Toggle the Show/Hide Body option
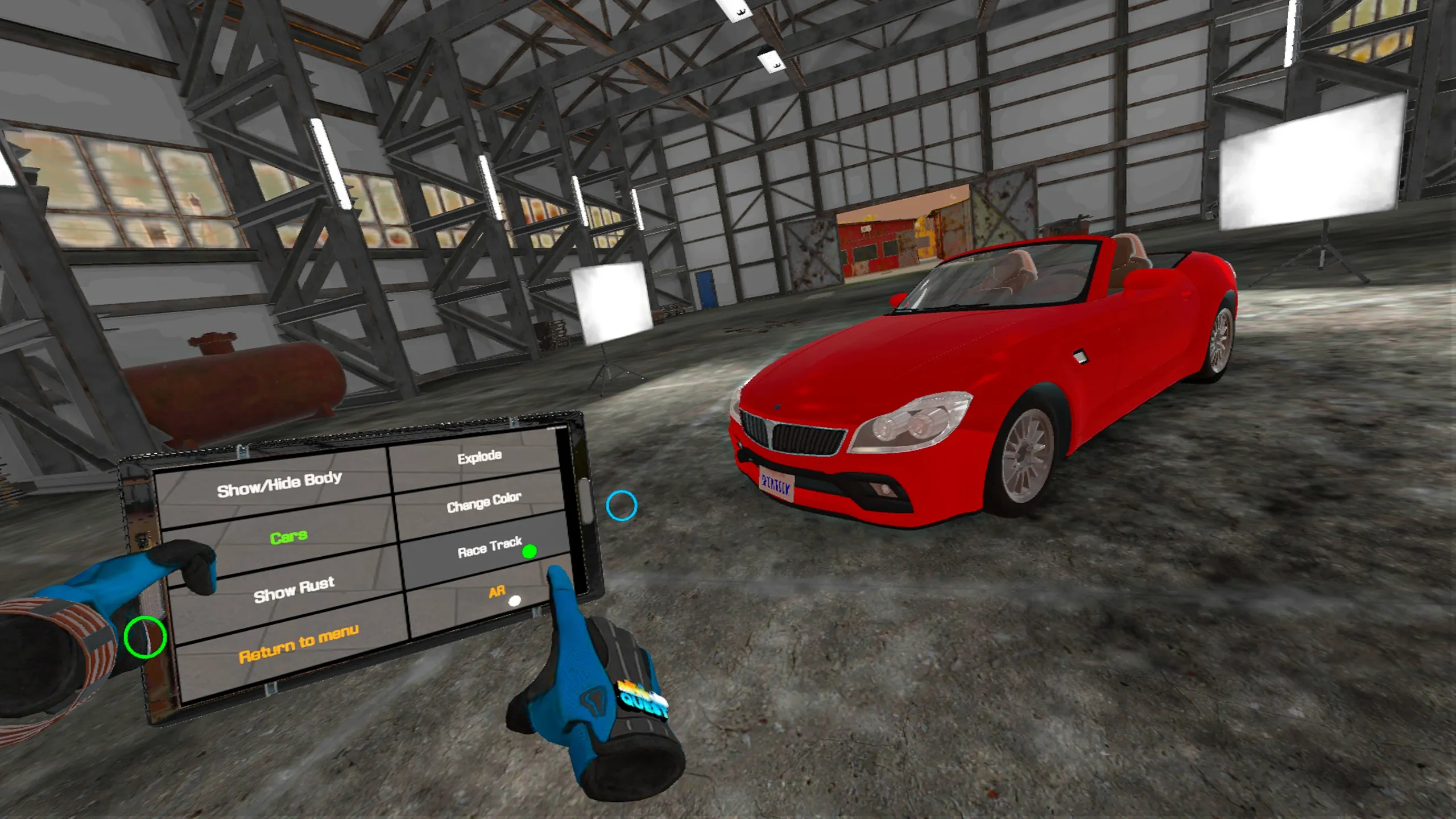Viewport: 1456px width, 819px height. 279,485
